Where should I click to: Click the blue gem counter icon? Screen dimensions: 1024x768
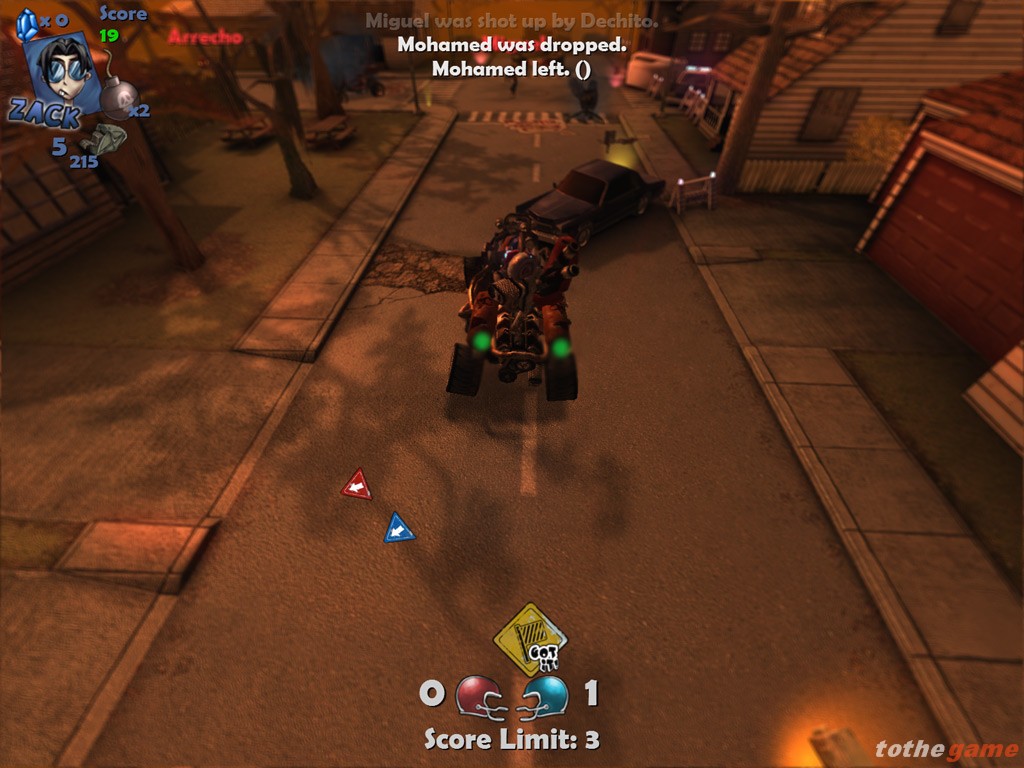tap(26, 22)
